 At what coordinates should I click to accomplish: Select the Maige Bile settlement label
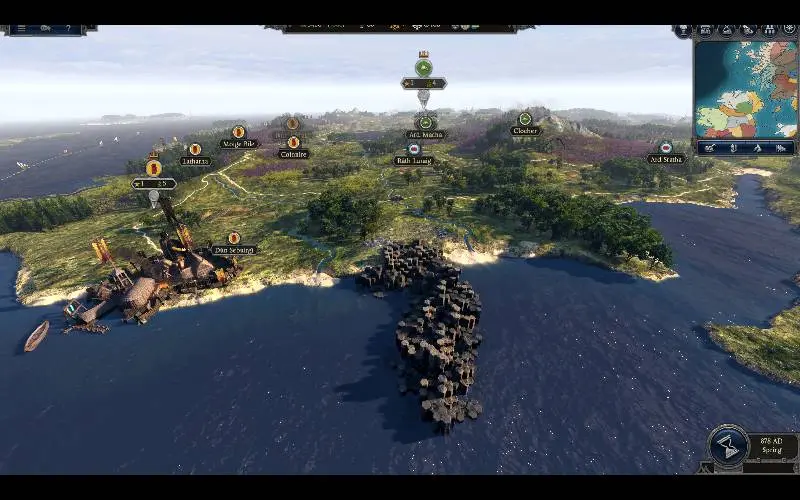(239, 144)
